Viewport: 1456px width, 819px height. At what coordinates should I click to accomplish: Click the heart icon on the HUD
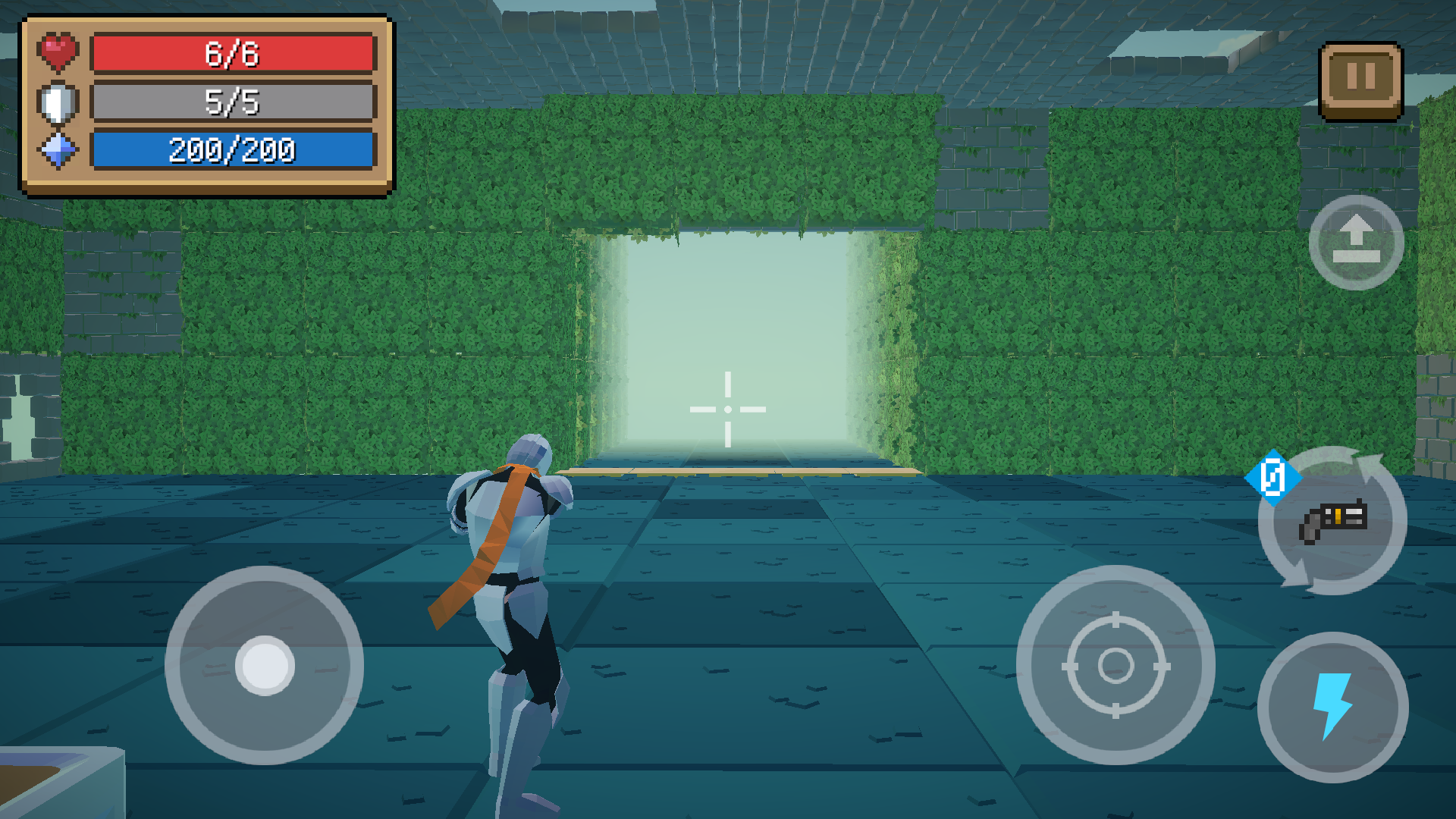click(x=58, y=52)
